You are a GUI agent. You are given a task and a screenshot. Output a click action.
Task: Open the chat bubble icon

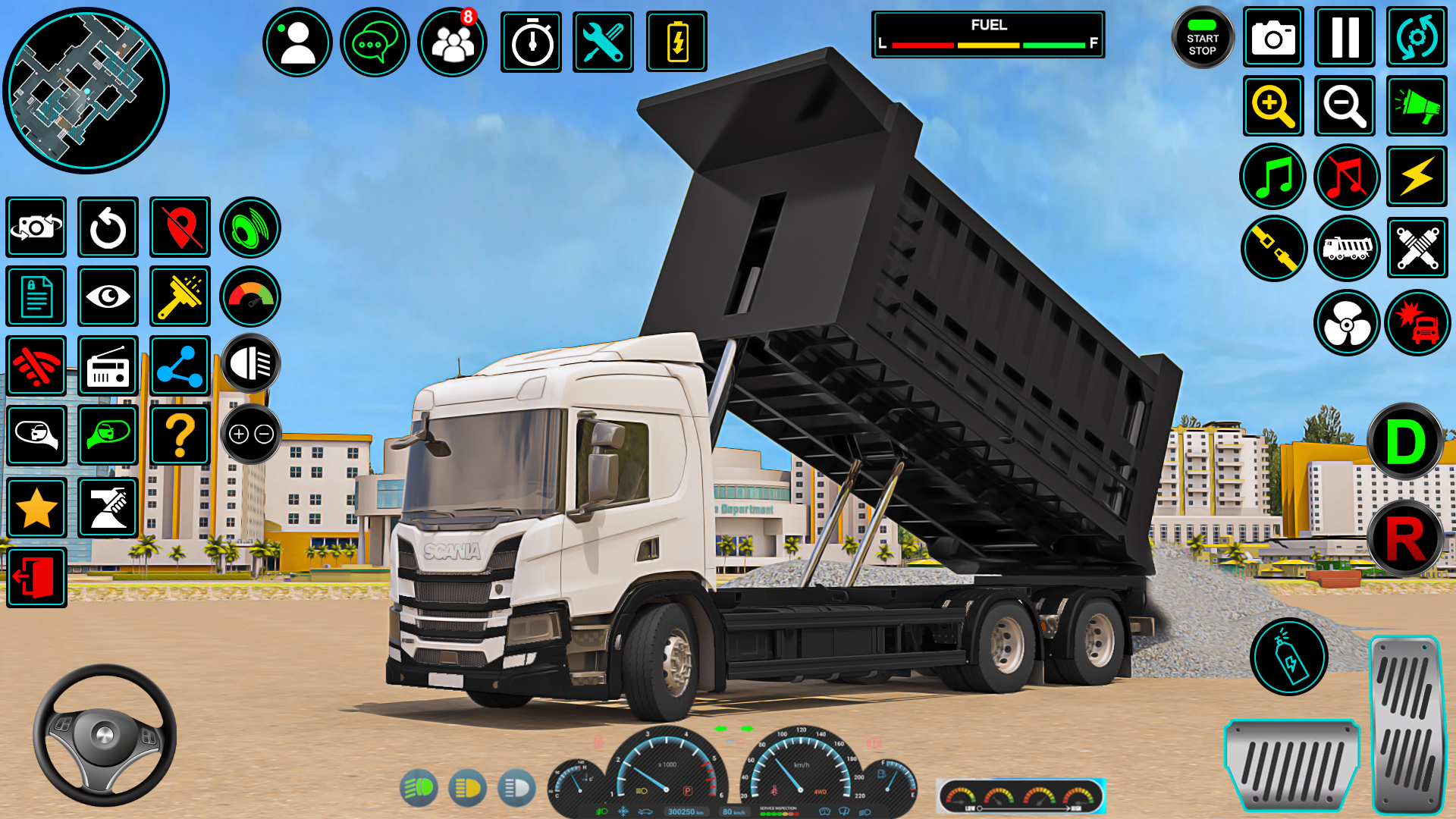coord(375,39)
